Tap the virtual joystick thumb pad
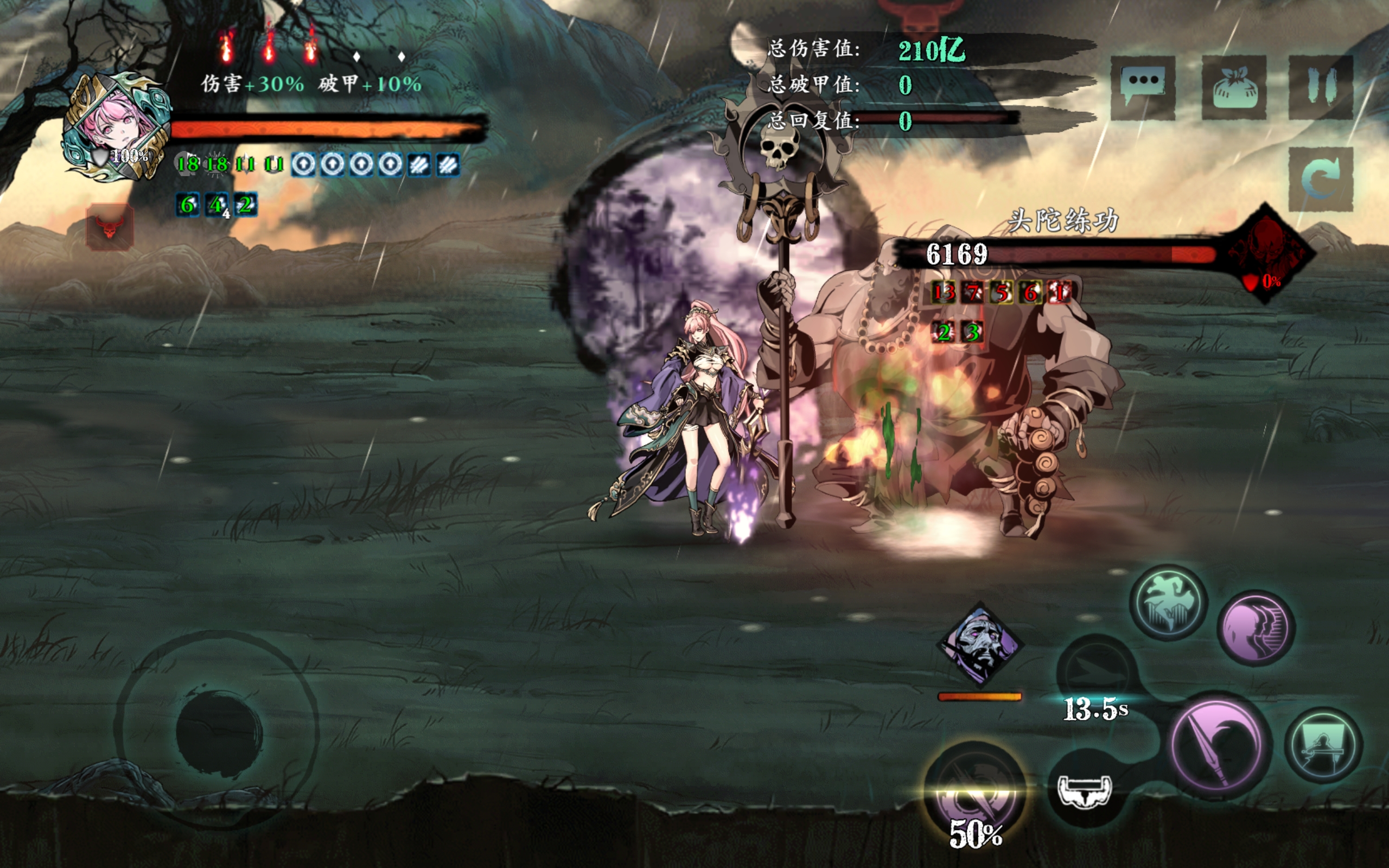This screenshot has width=1389, height=868. (x=219, y=733)
